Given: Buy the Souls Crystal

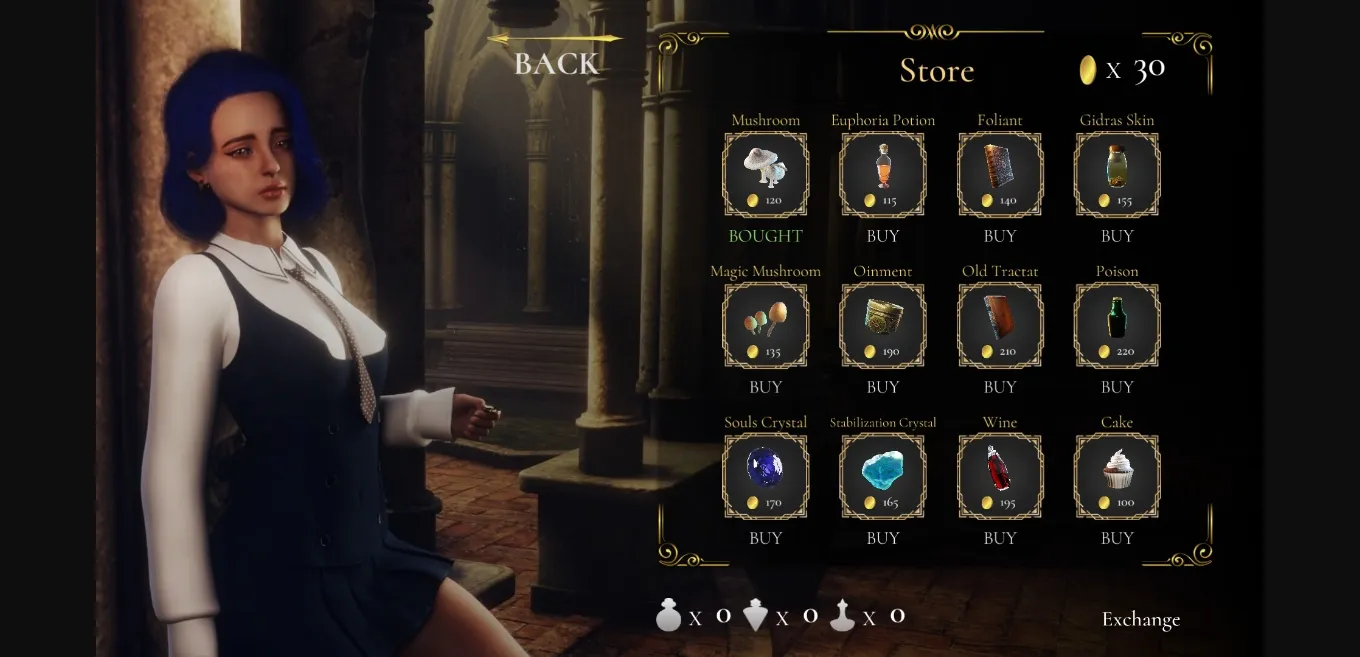Looking at the screenshot, I should click(765, 538).
